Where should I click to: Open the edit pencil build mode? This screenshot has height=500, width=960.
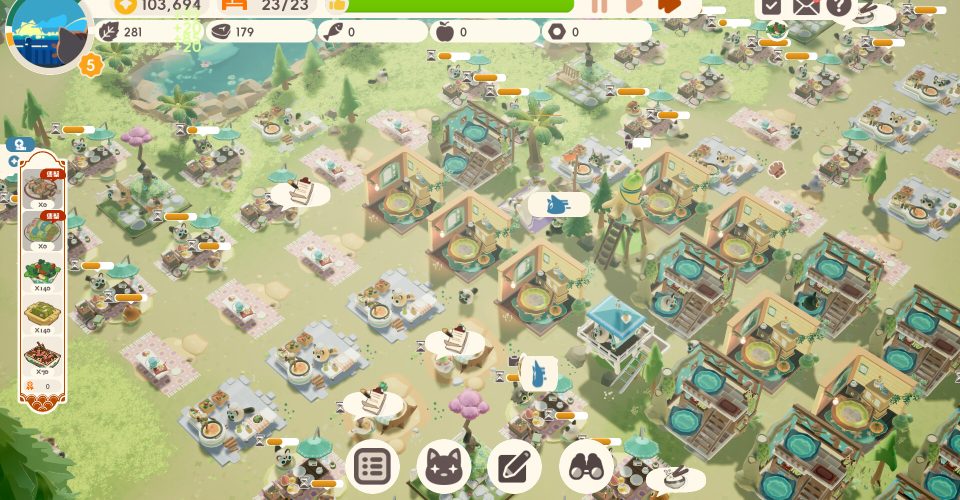(514, 466)
